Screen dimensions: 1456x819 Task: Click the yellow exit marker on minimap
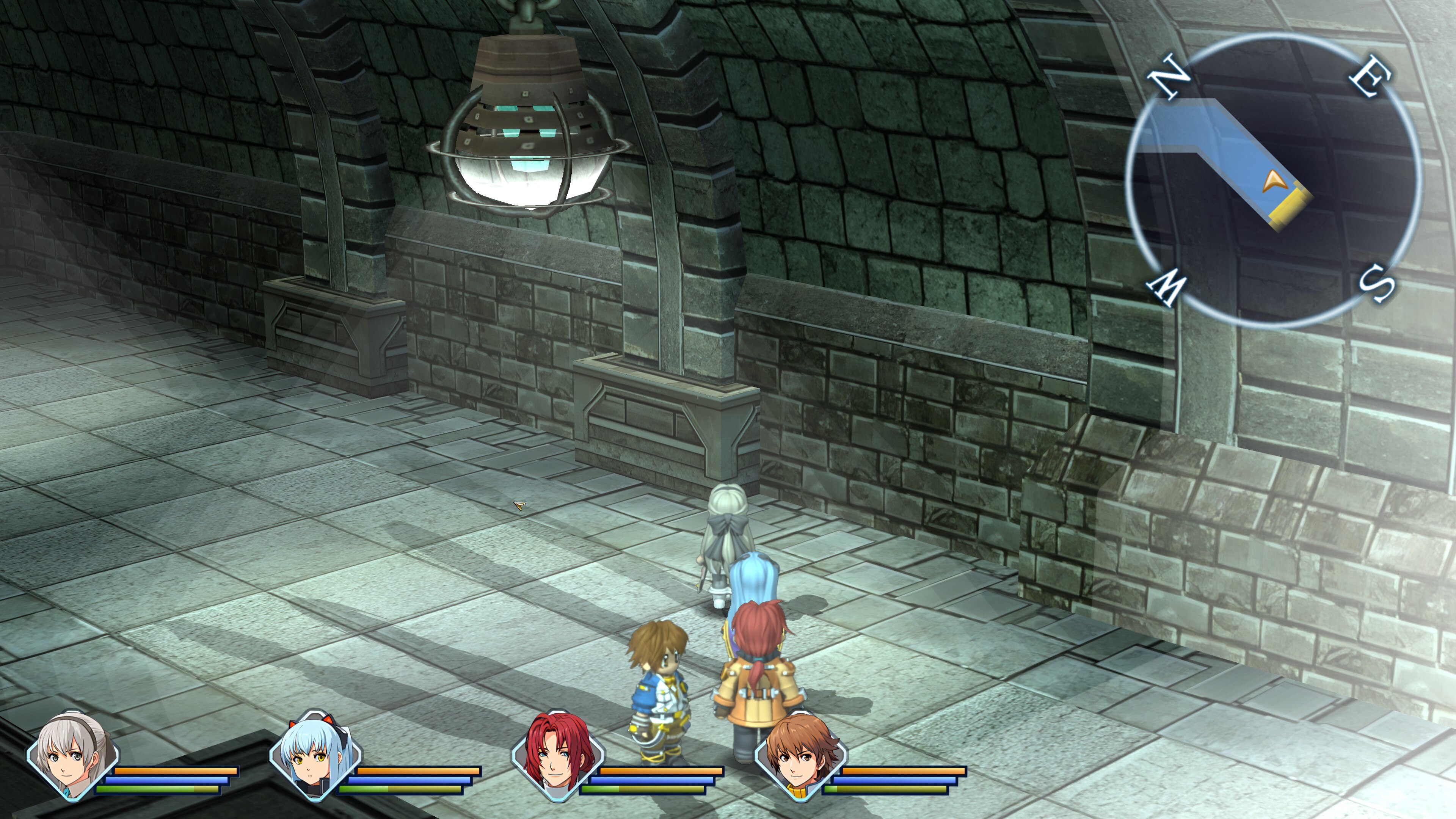(1291, 210)
